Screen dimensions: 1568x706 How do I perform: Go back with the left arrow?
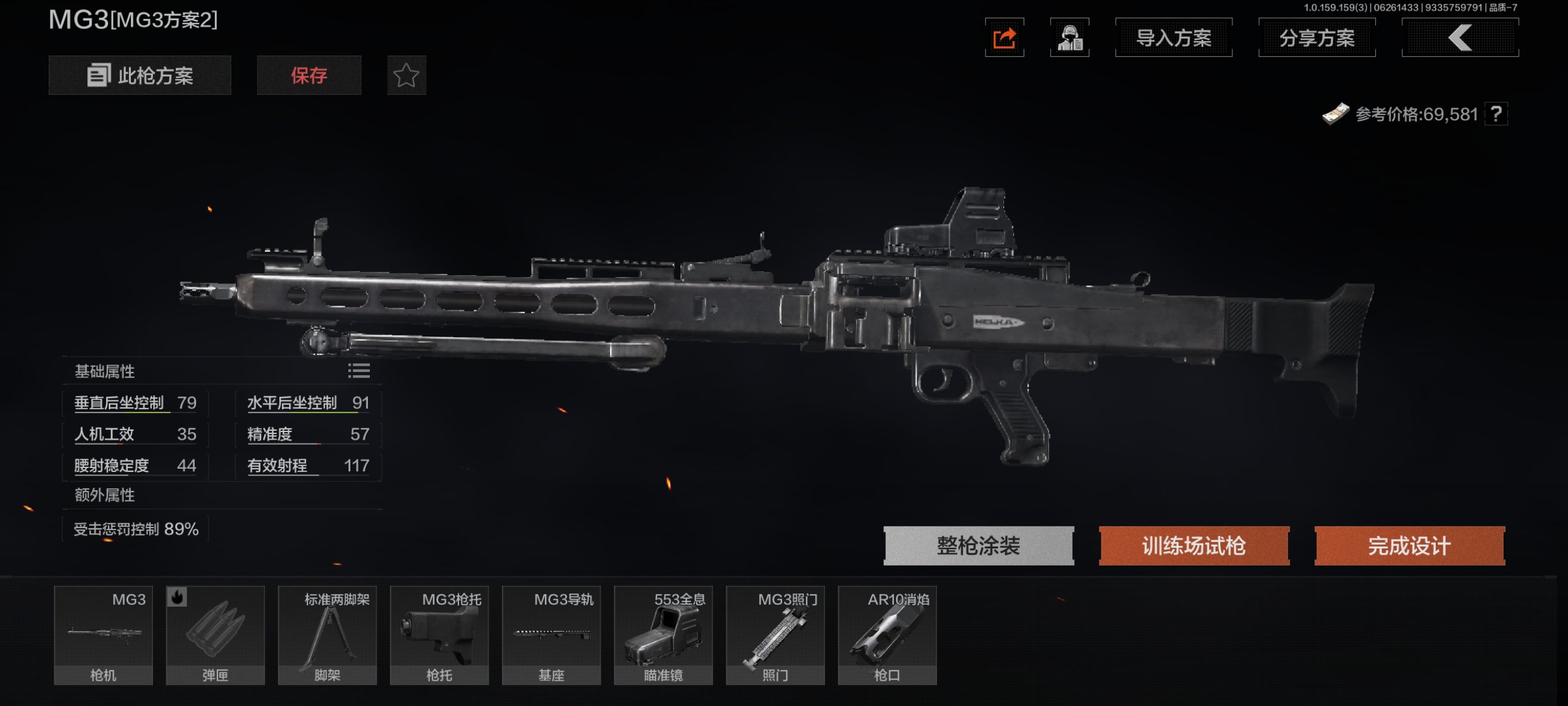pos(1460,38)
